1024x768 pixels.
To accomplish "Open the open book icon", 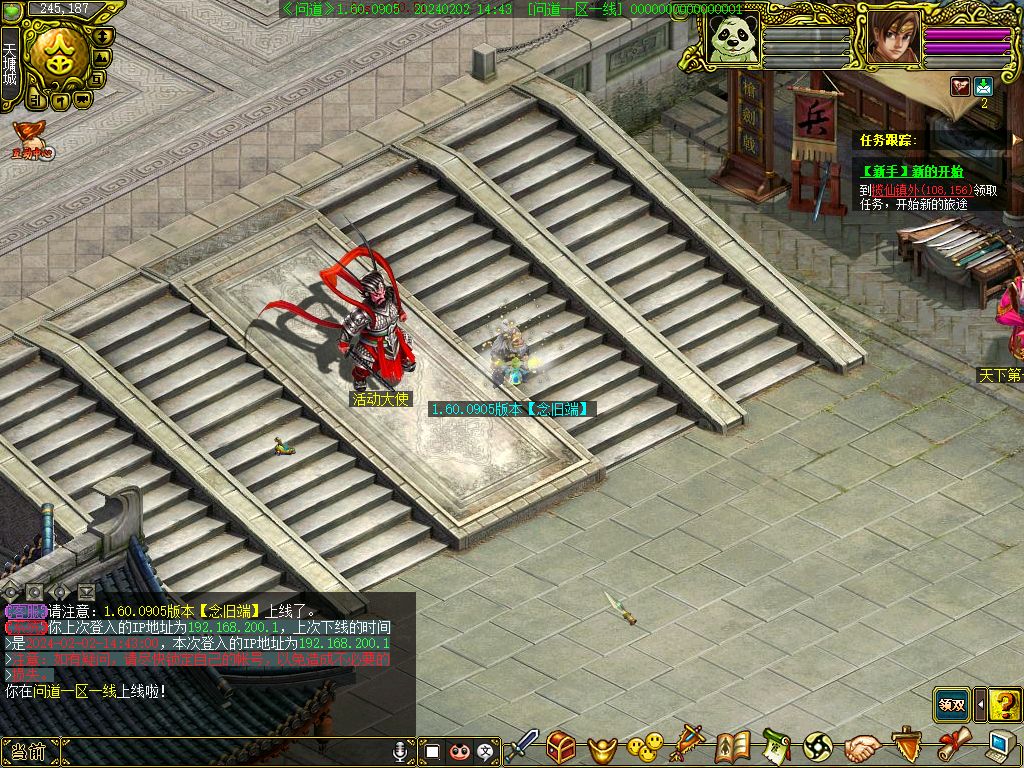I will pos(733,746).
